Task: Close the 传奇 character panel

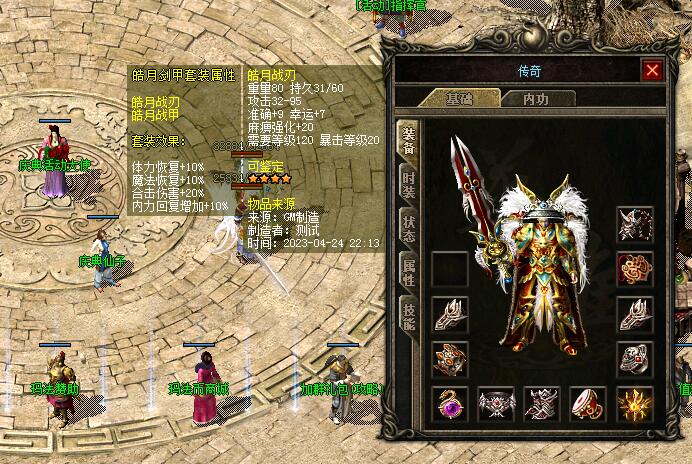Action: pos(652,70)
